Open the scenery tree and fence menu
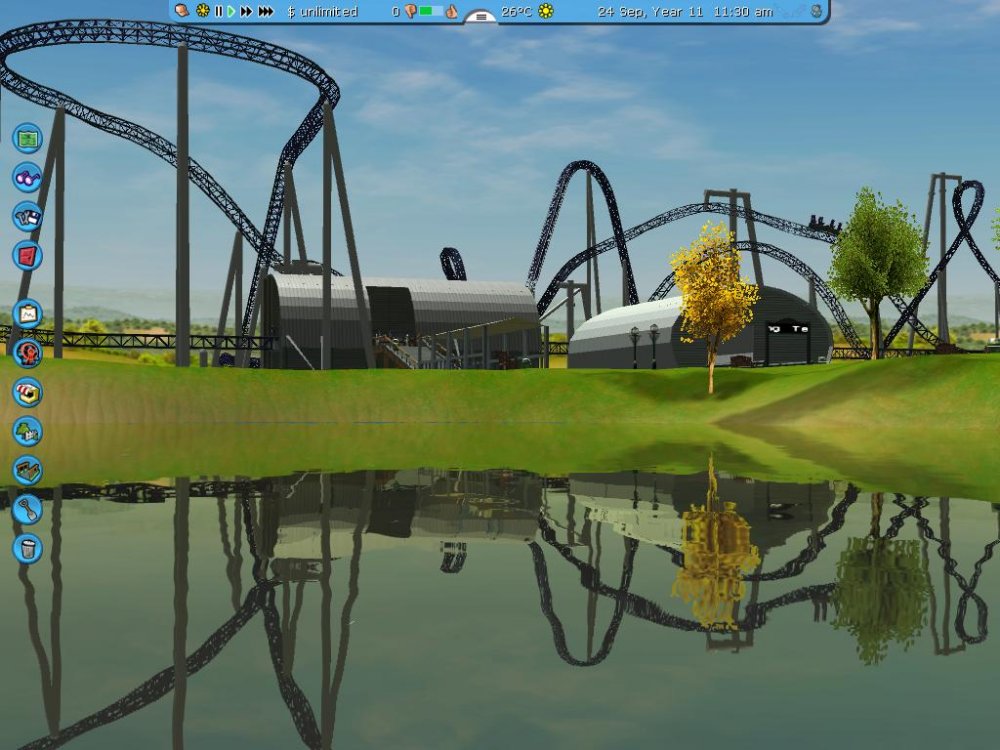This screenshot has height=750, width=1000. (x=27, y=431)
